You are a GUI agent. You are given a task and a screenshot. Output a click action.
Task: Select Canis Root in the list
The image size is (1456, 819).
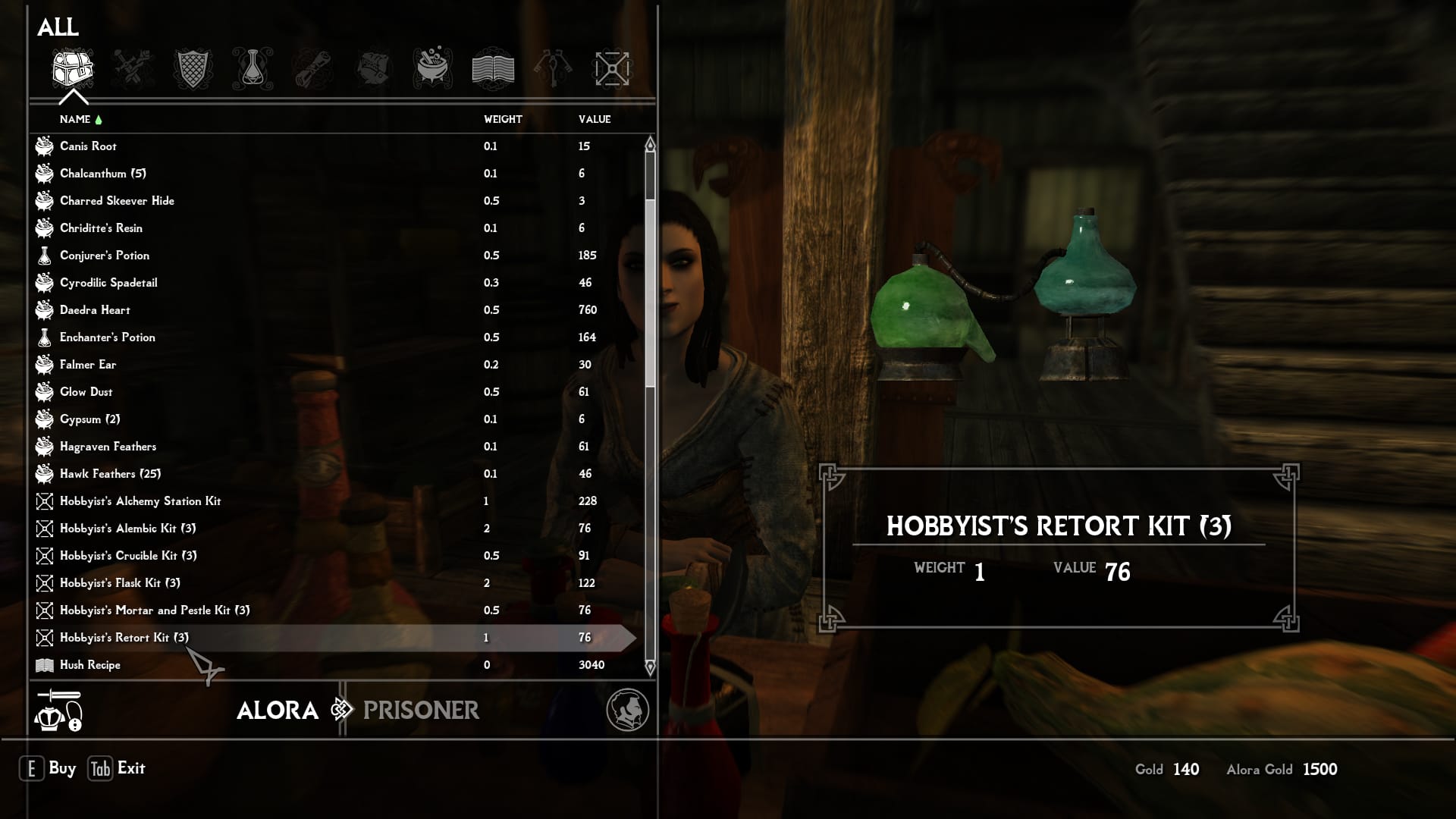[89, 146]
